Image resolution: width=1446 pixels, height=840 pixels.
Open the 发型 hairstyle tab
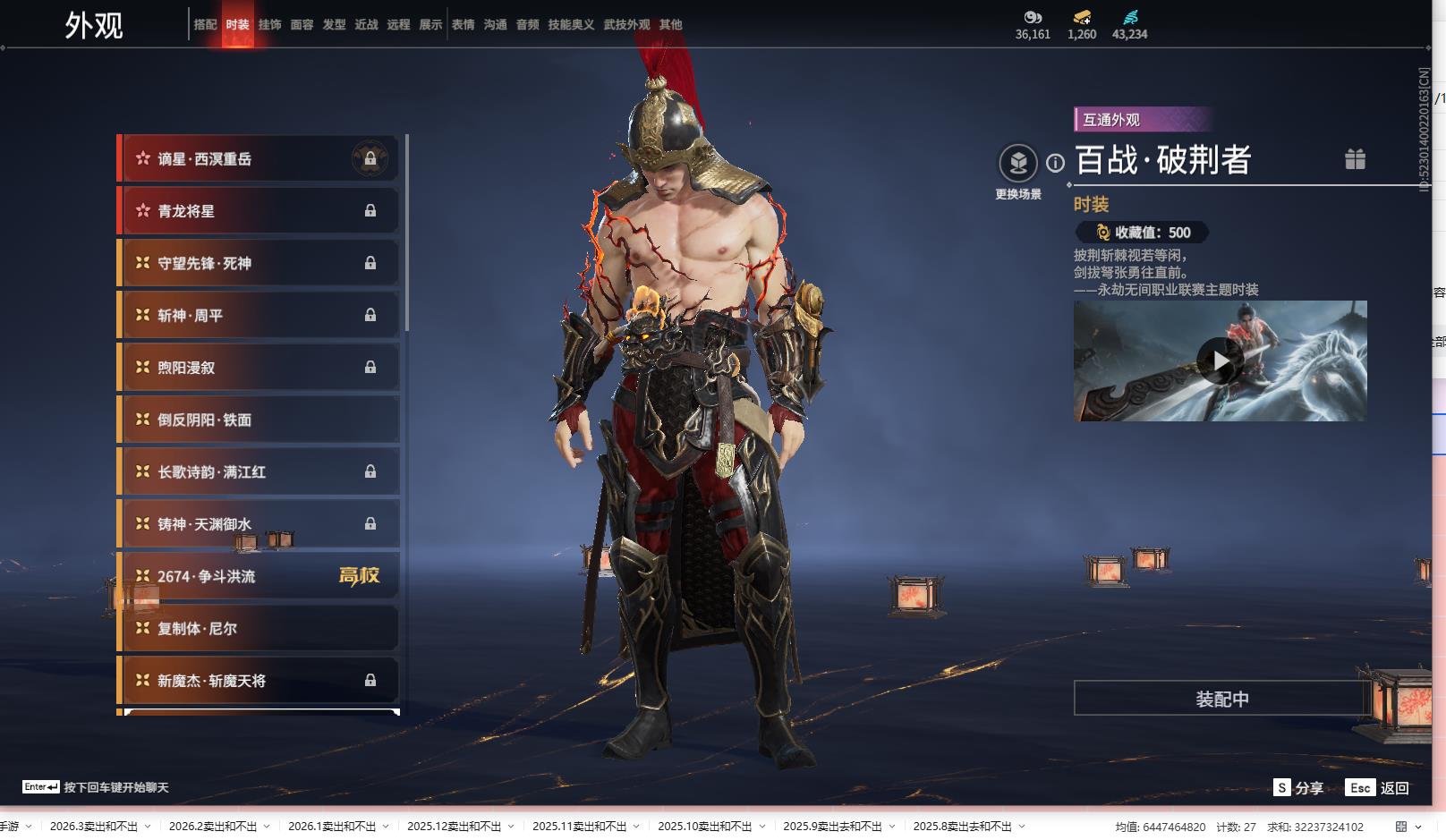334,25
